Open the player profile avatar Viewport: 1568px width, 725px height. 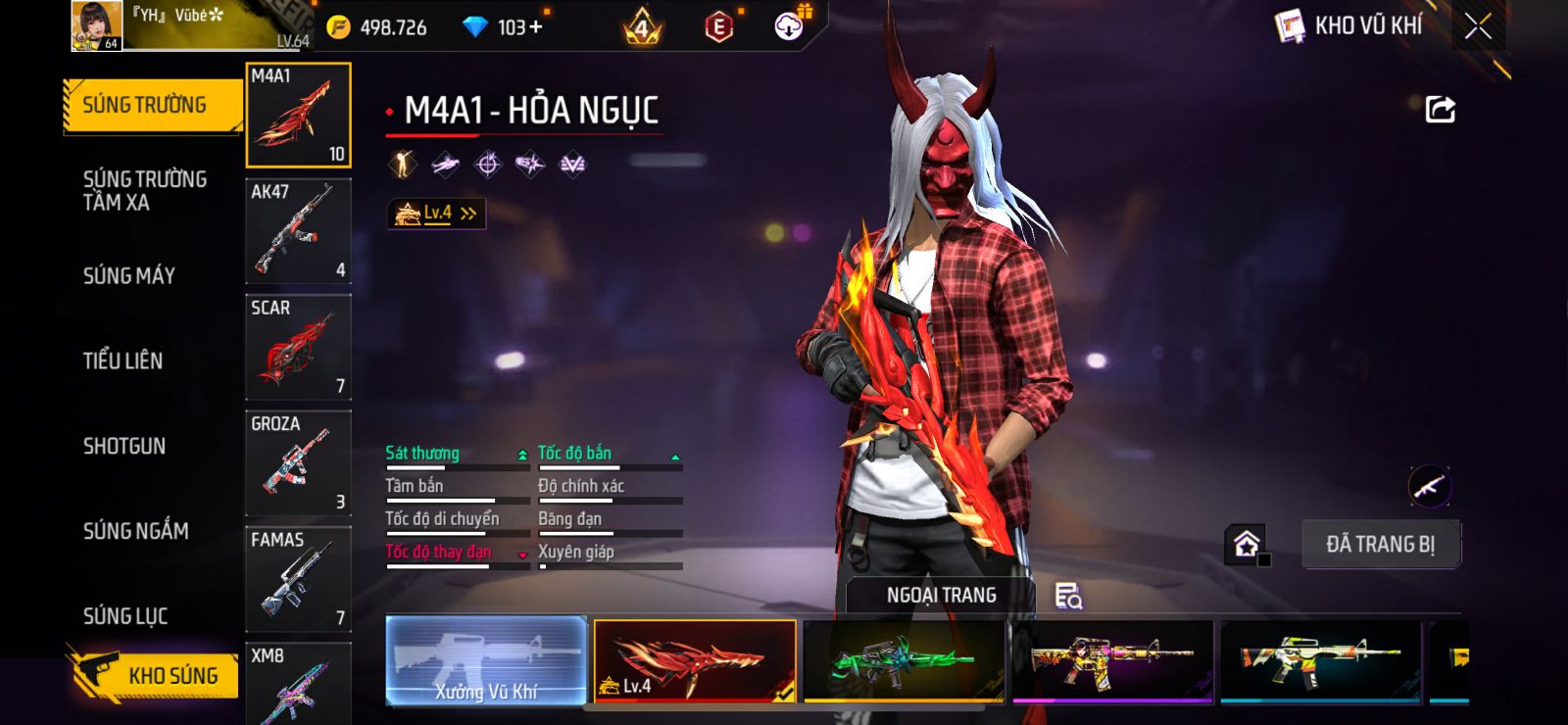(x=96, y=25)
